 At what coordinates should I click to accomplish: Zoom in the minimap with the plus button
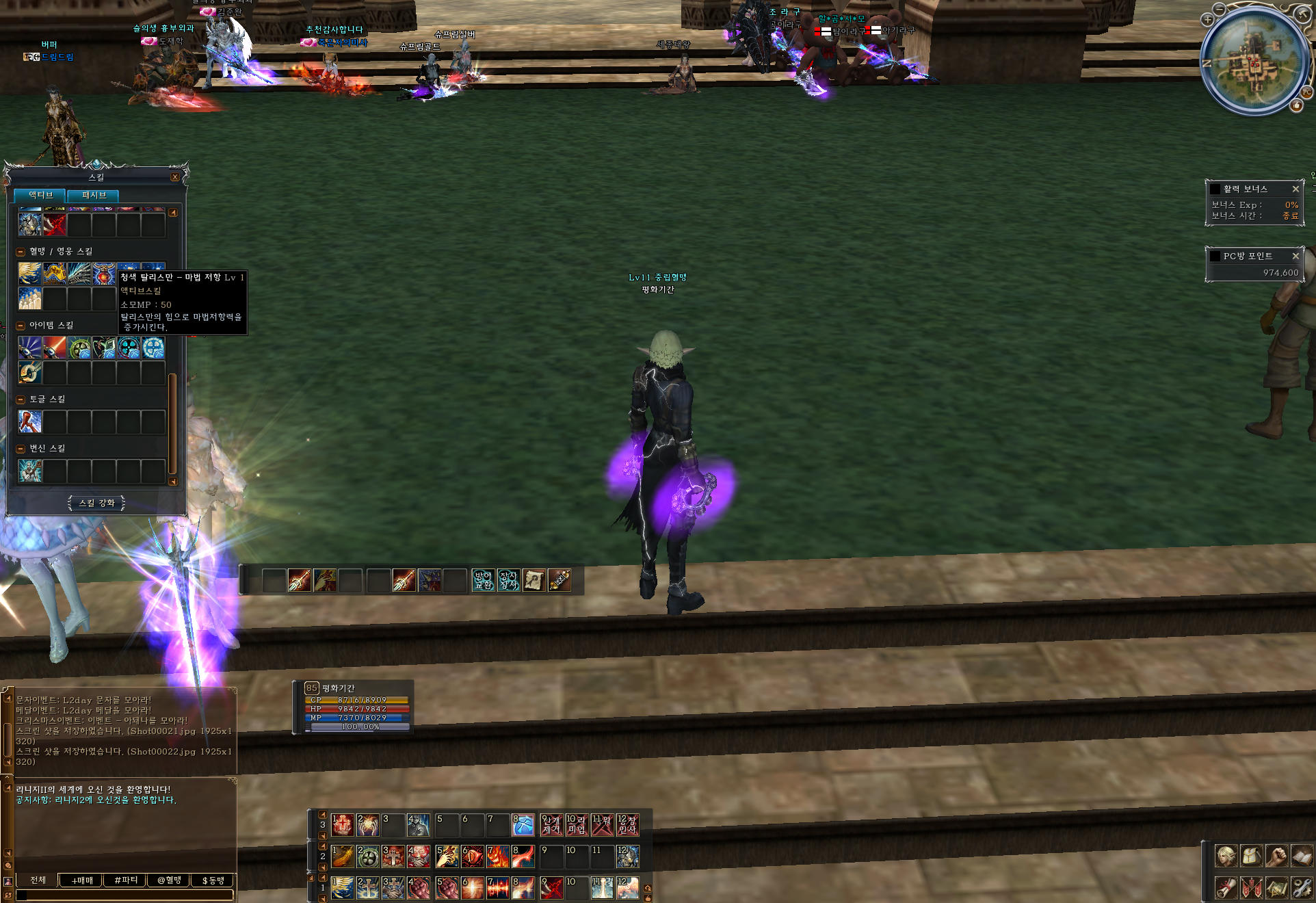point(1207,20)
